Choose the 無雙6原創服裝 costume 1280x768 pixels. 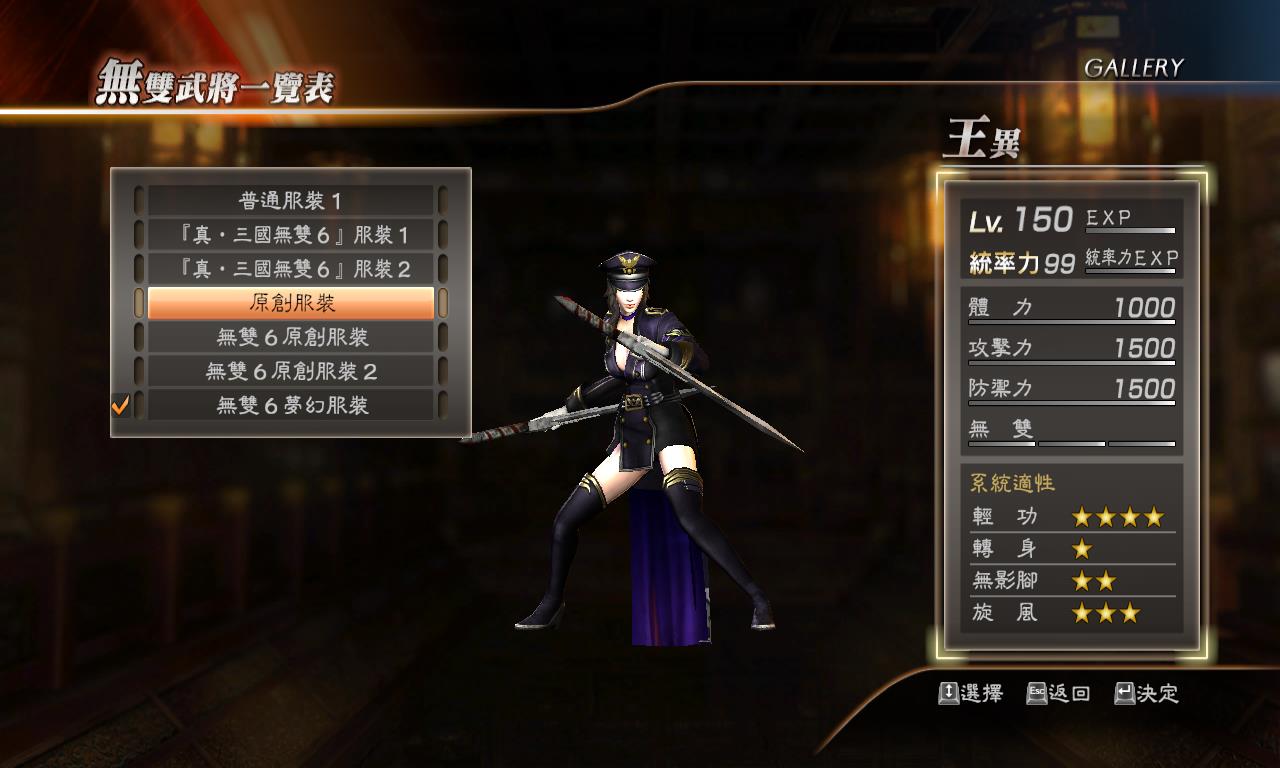click(290, 336)
